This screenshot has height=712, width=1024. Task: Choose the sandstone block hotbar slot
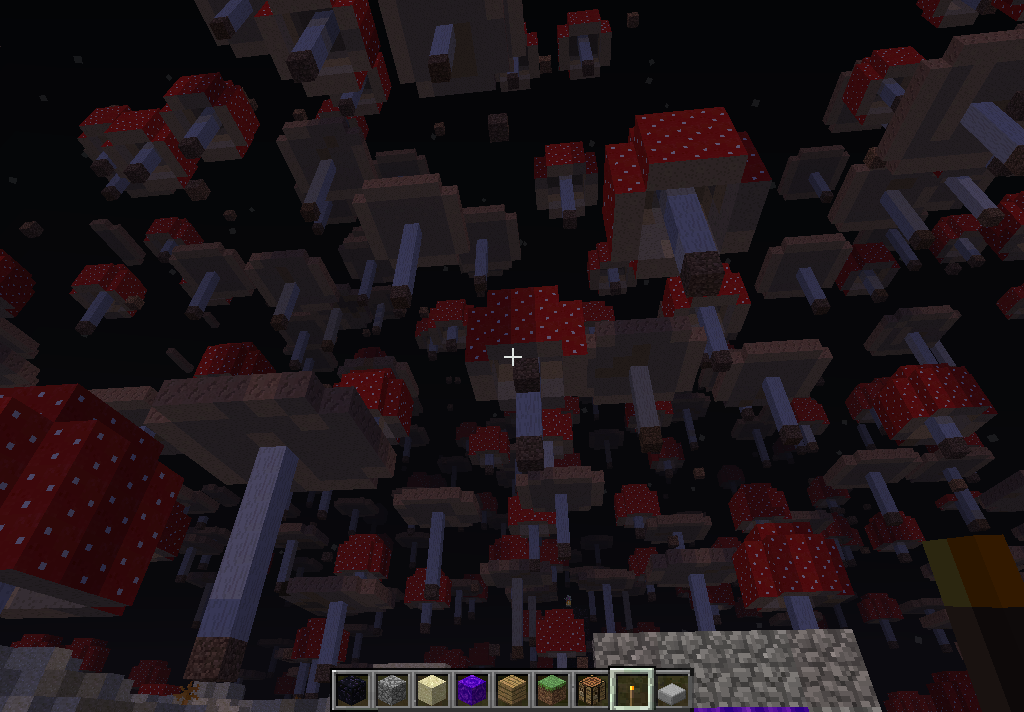432,690
